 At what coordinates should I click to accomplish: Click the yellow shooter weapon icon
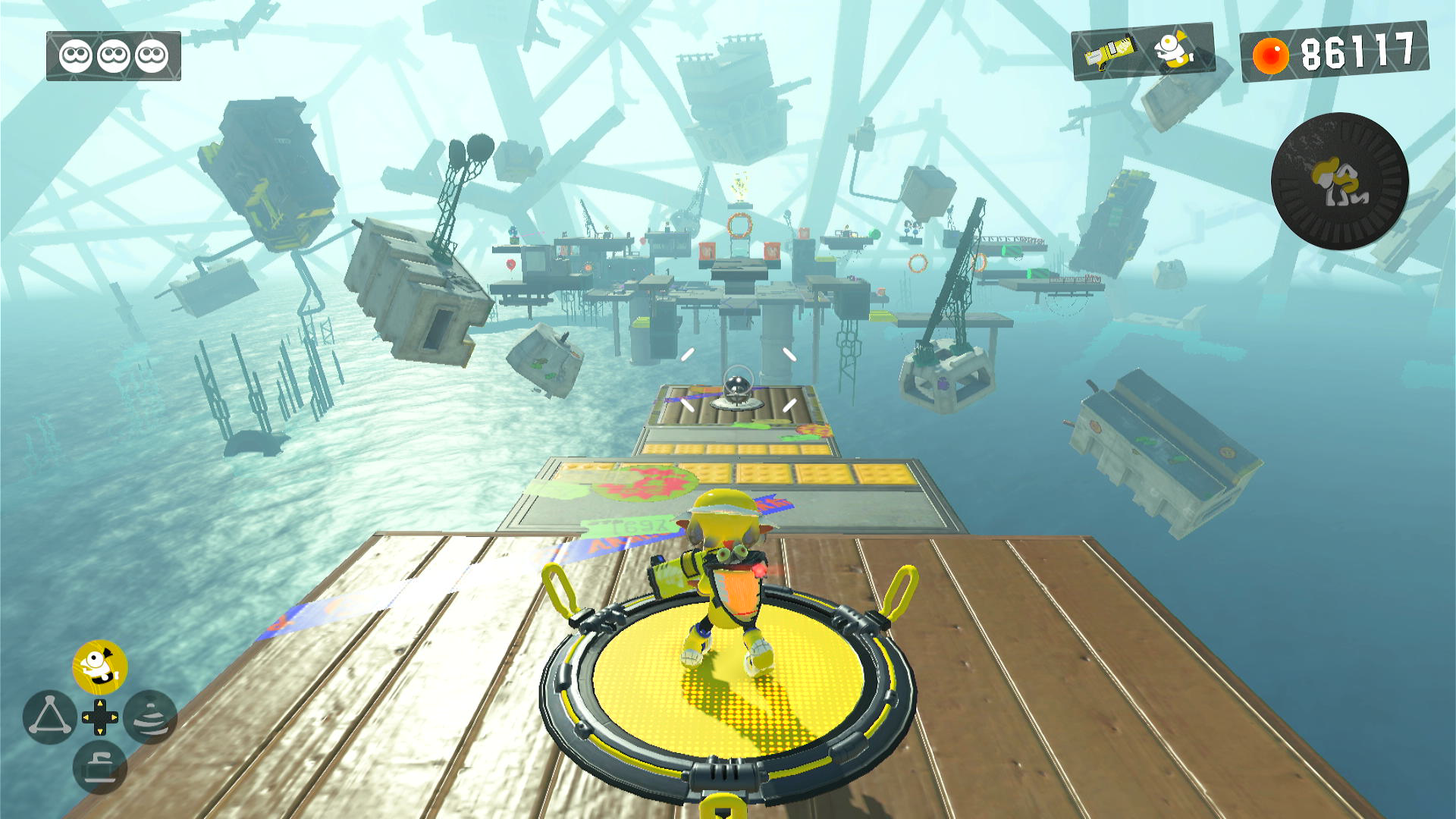[x=1109, y=52]
